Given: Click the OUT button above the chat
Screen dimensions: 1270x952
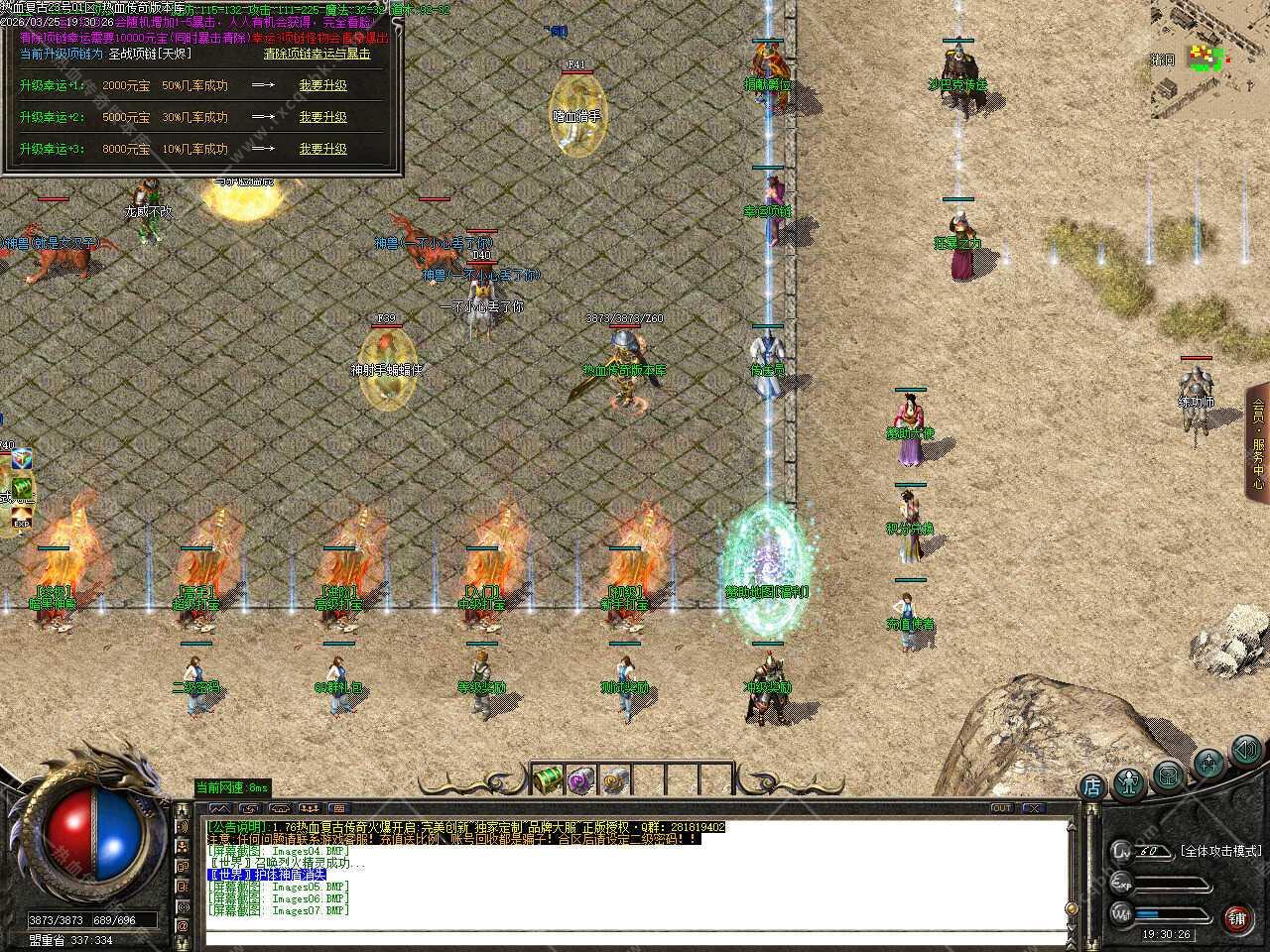Looking at the screenshot, I should click(x=1001, y=808).
